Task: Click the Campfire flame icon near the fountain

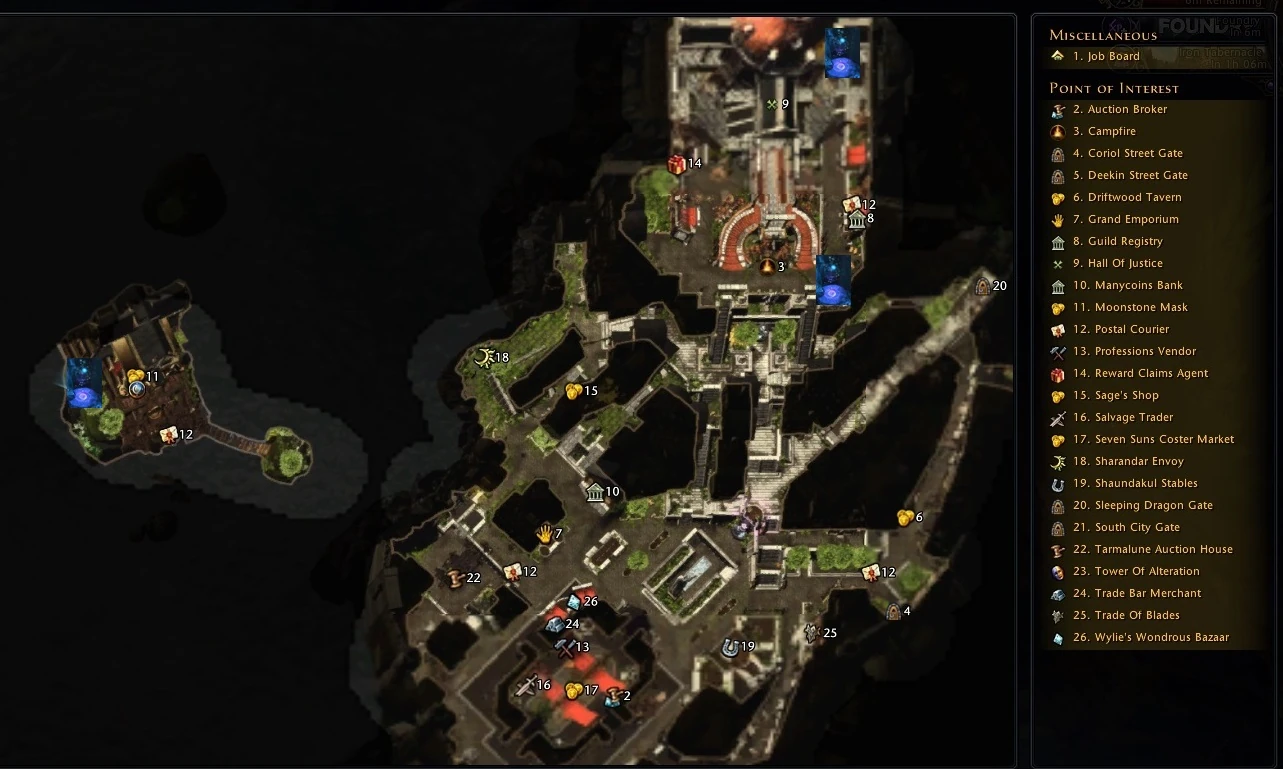Action: point(765,267)
